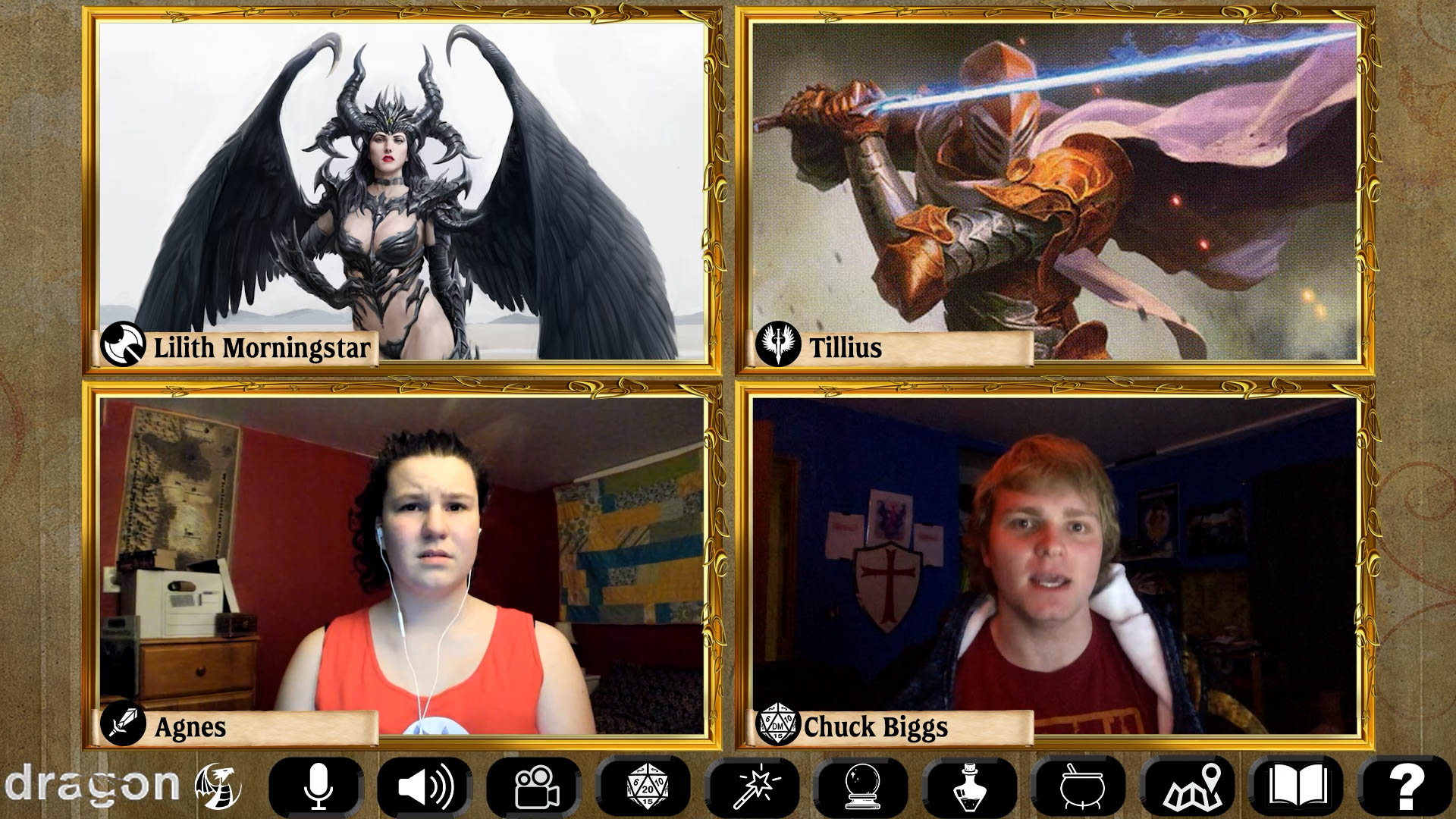The width and height of the screenshot is (1456, 819).
Task: Select Lilith Morningstar's video panel
Action: [402, 190]
